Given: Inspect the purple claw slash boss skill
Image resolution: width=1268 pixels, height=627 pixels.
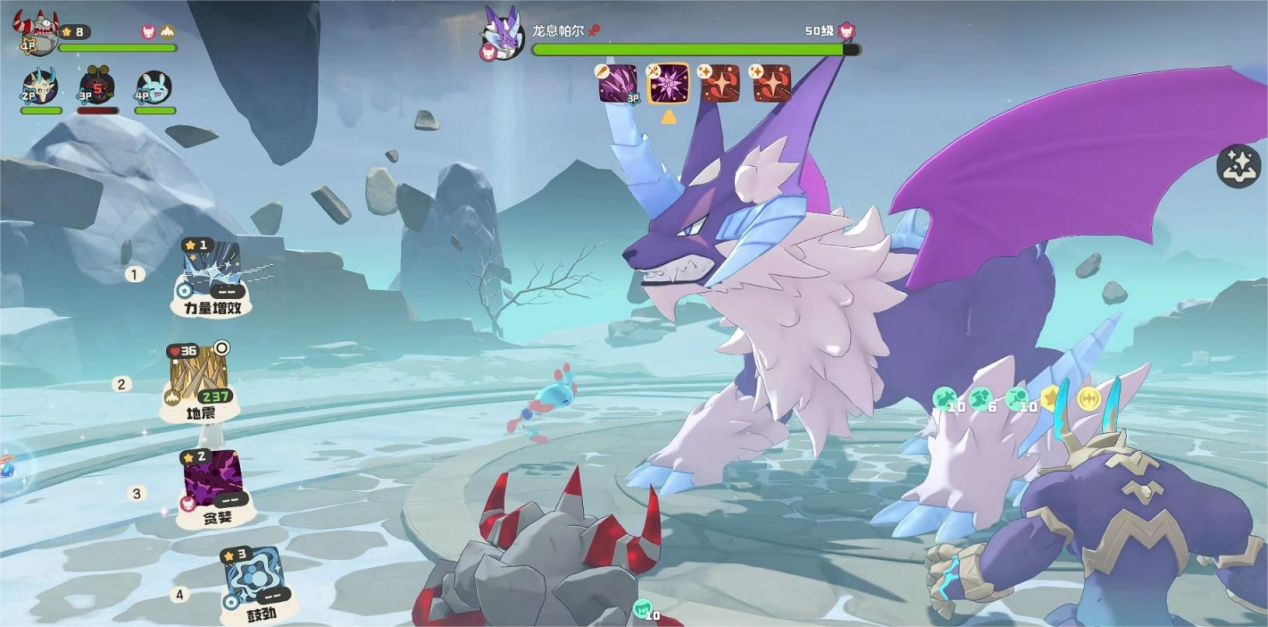Looking at the screenshot, I should click(x=618, y=84).
